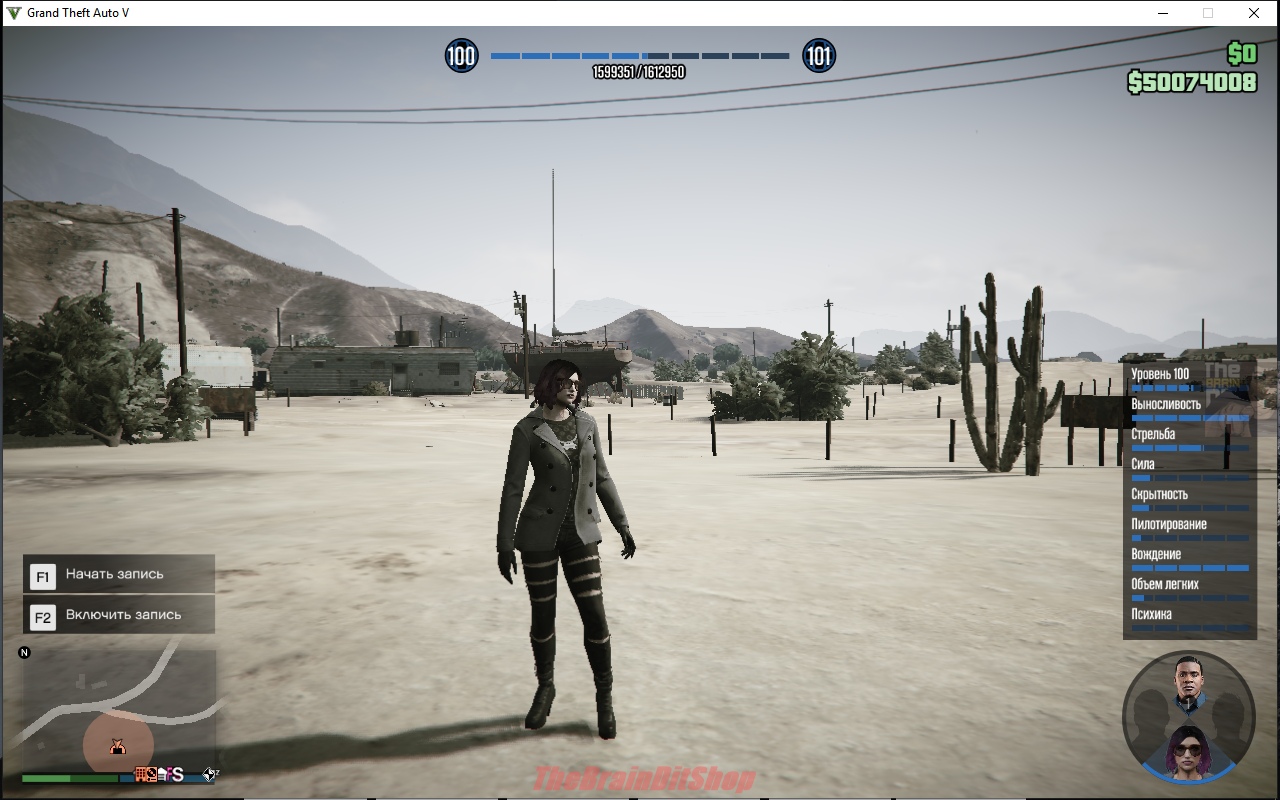Click the white S blip on the minimap
The image size is (1280, 800).
coord(177,774)
